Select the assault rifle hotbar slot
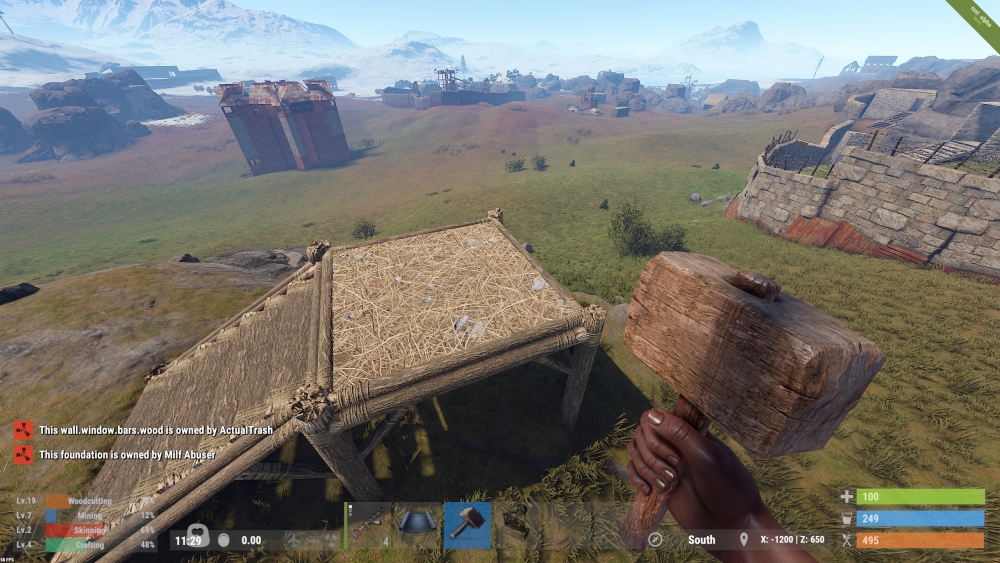The height and width of the screenshot is (563, 1000). pos(369,525)
